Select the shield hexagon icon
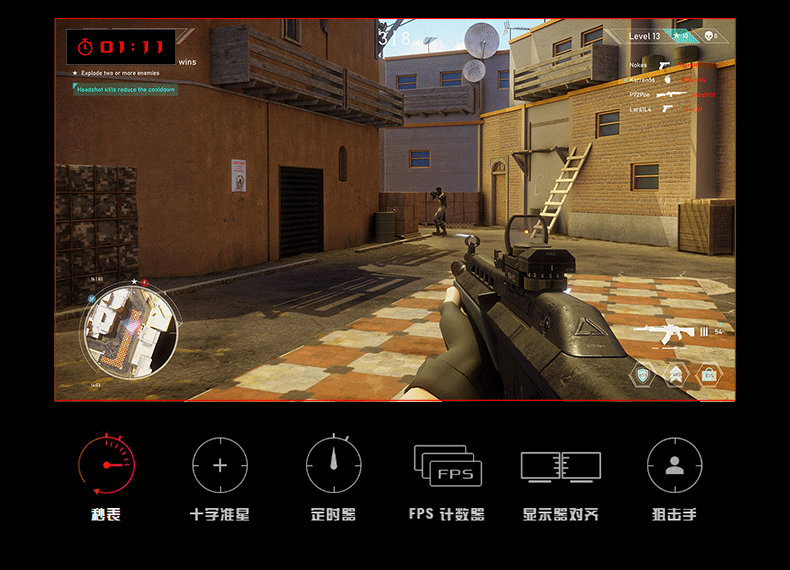 [x=643, y=375]
